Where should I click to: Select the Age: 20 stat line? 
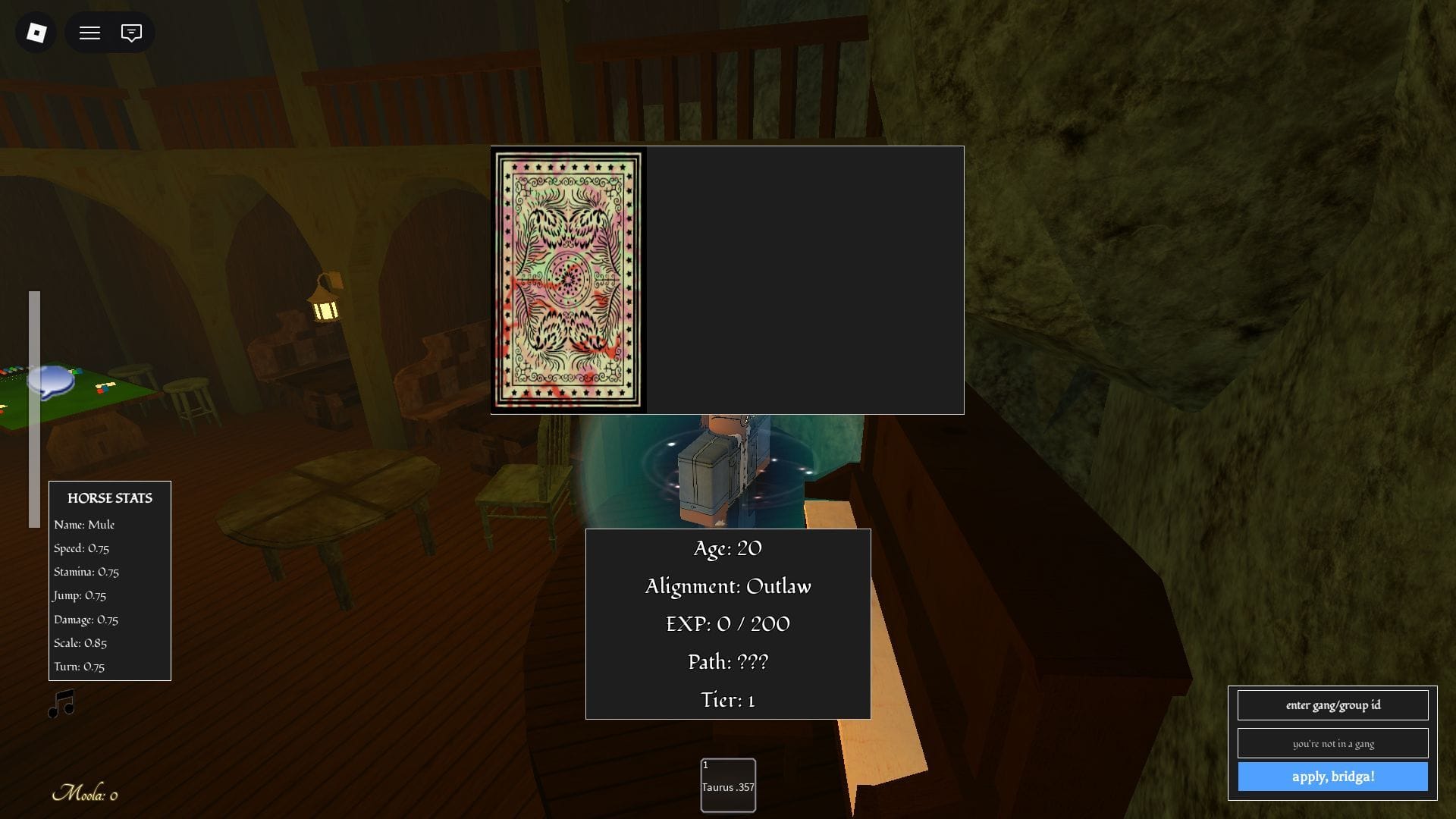(x=726, y=548)
